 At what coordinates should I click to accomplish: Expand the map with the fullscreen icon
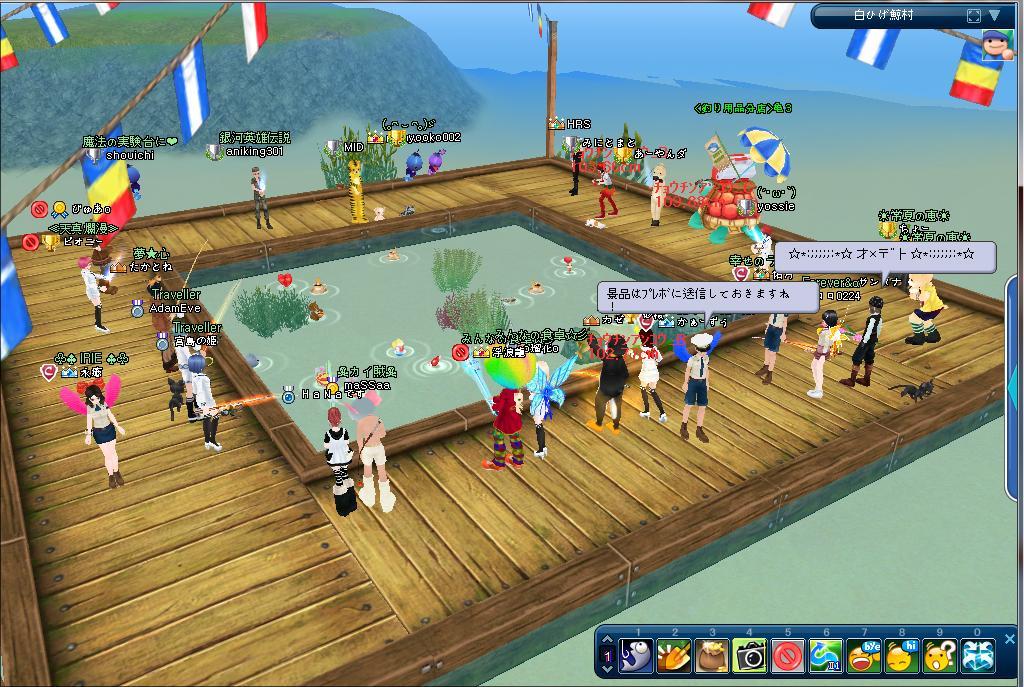[974, 15]
